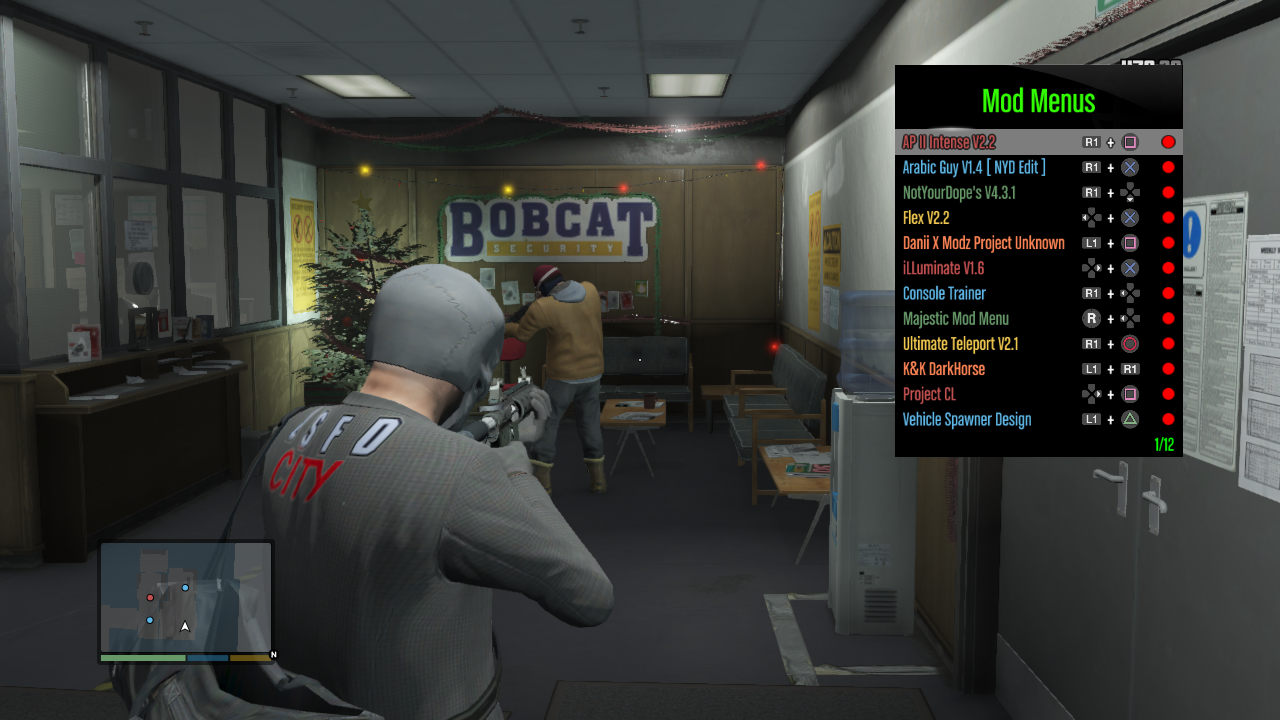Open Vehicle Spawner Design

(966, 419)
